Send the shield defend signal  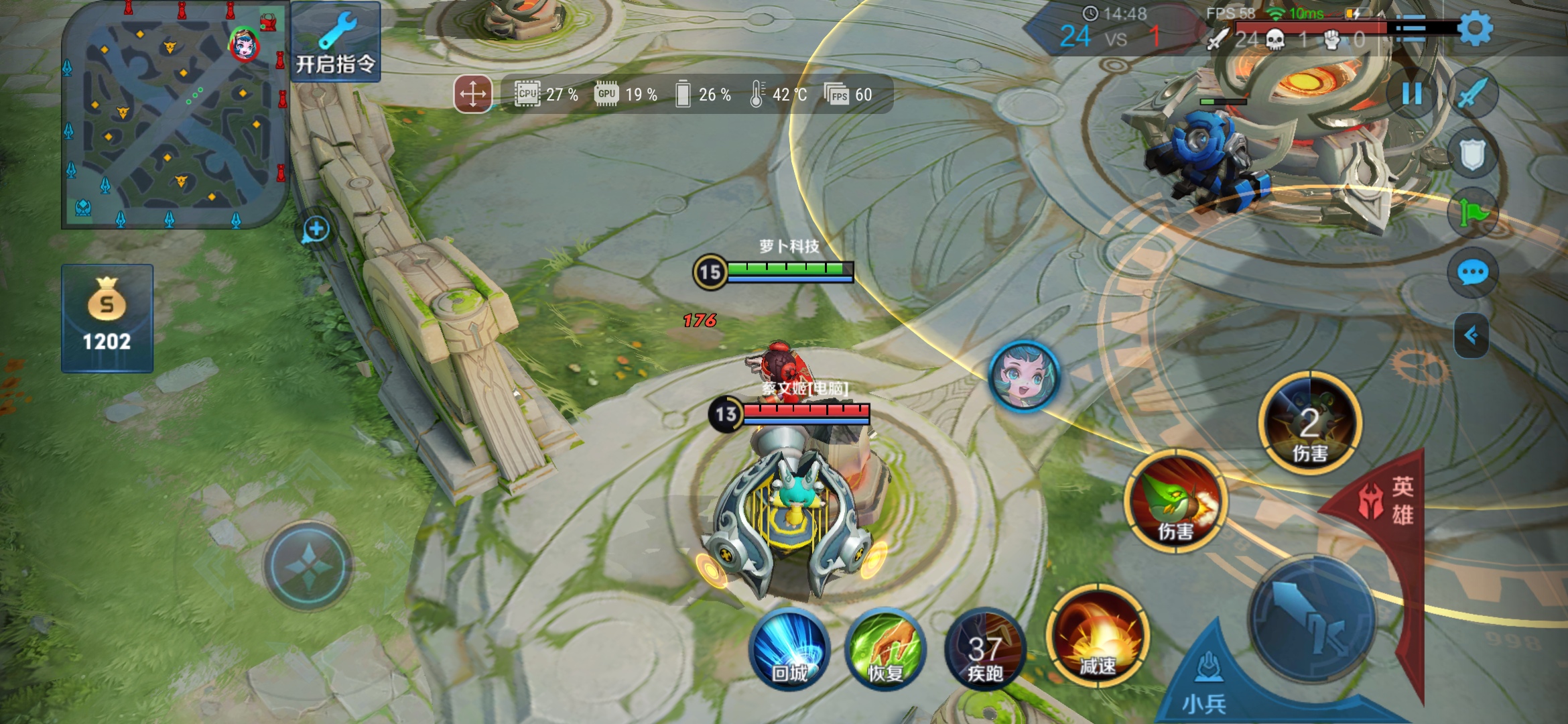[x=1472, y=154]
